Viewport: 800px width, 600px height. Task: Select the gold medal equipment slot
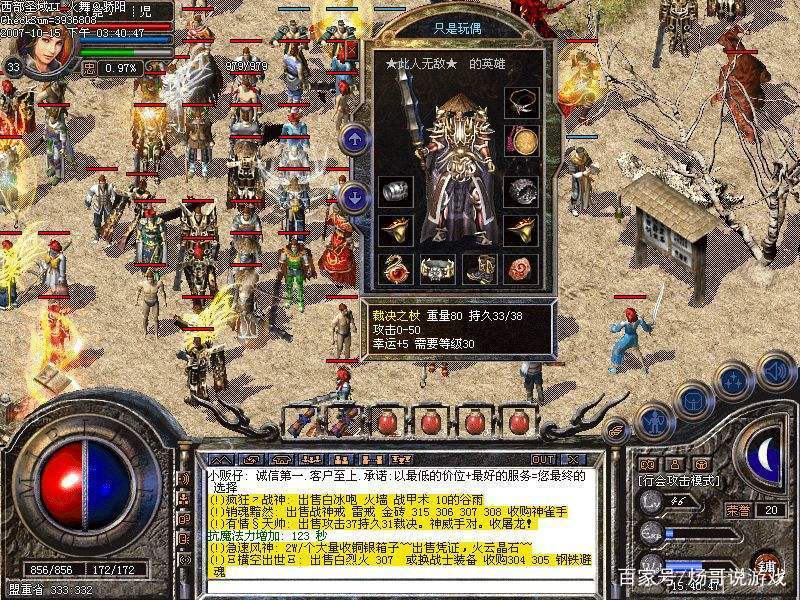tap(521, 139)
